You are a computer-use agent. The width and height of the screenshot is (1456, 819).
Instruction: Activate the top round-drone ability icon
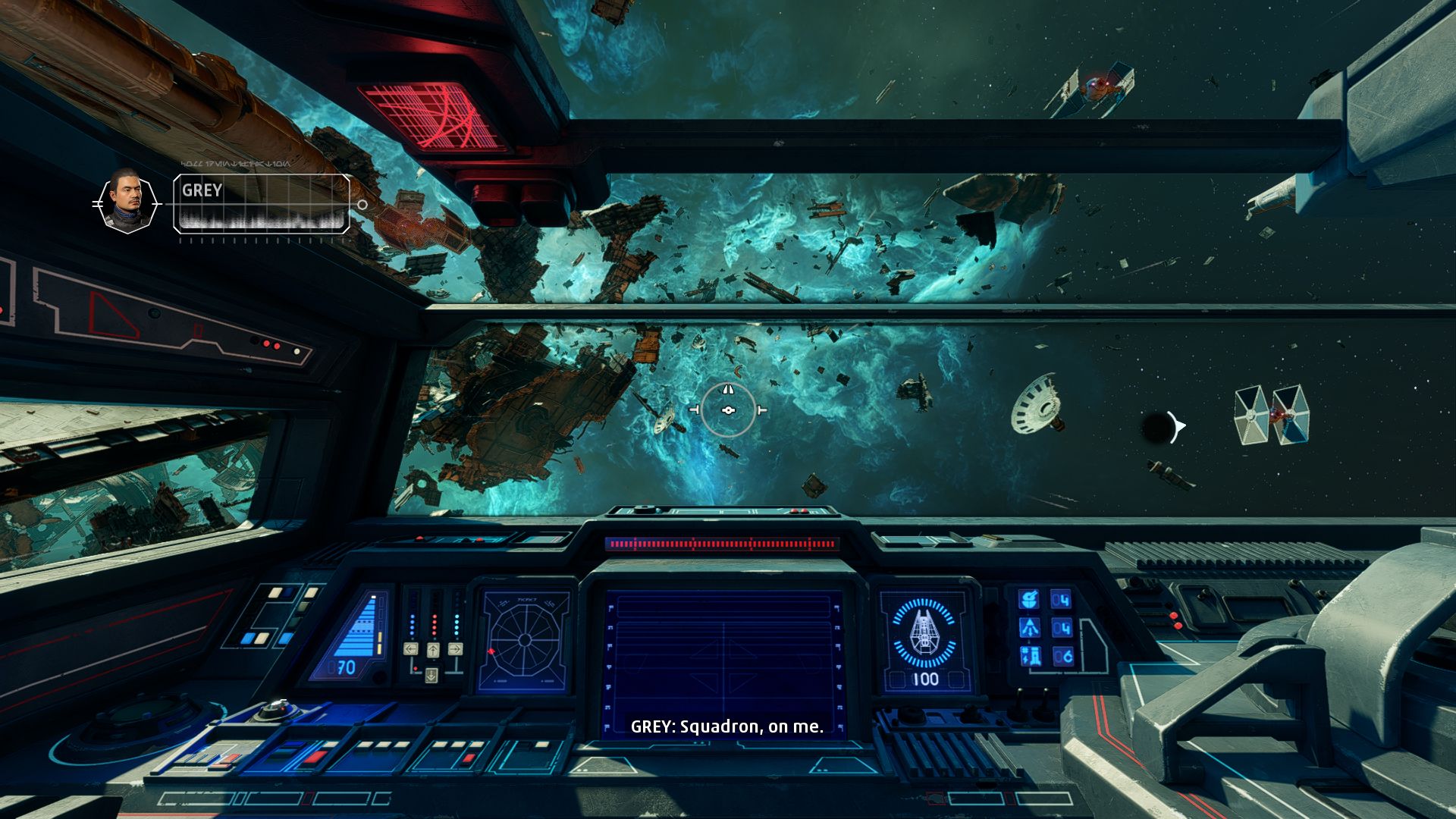(1029, 600)
